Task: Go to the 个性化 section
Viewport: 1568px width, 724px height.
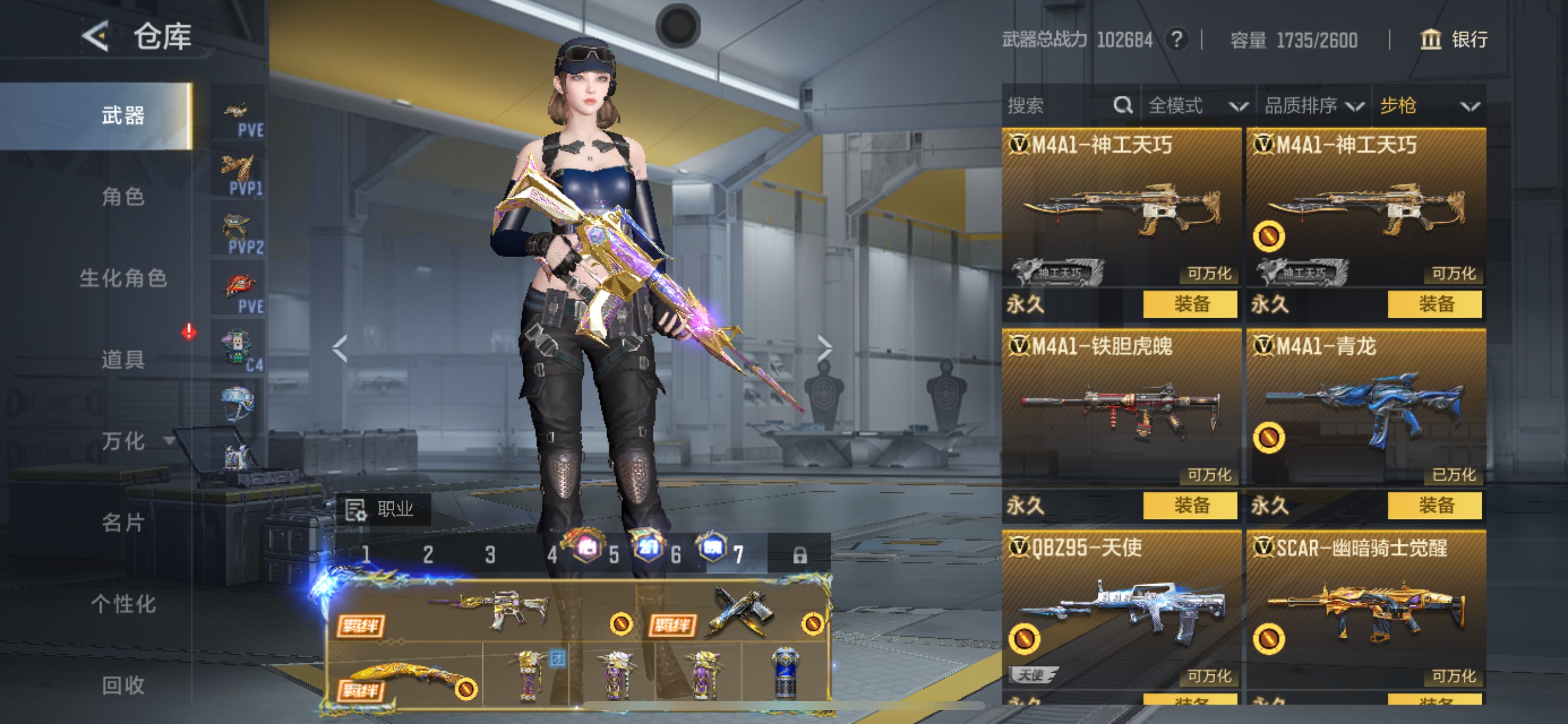Action: (x=123, y=604)
